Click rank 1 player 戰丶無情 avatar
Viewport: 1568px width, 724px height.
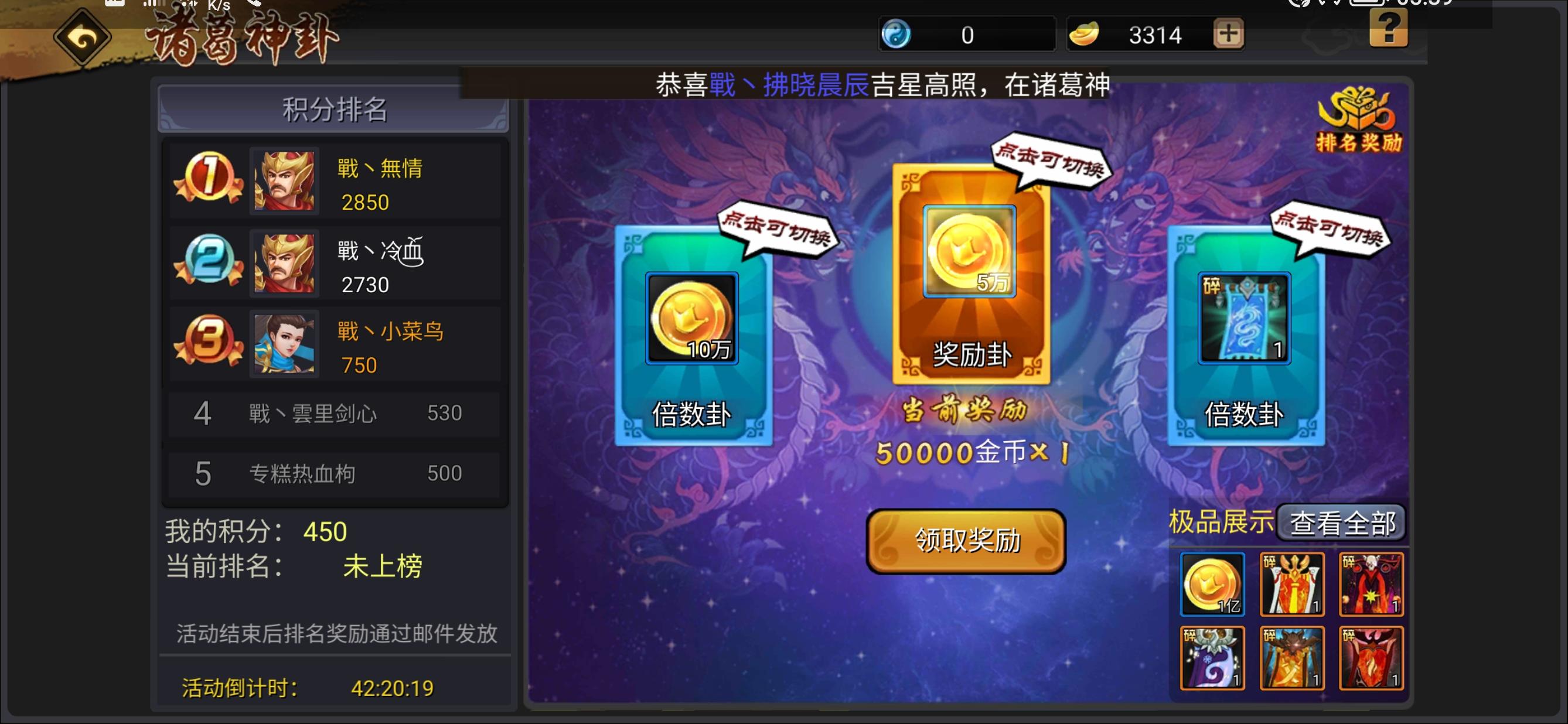pyautogui.click(x=284, y=179)
